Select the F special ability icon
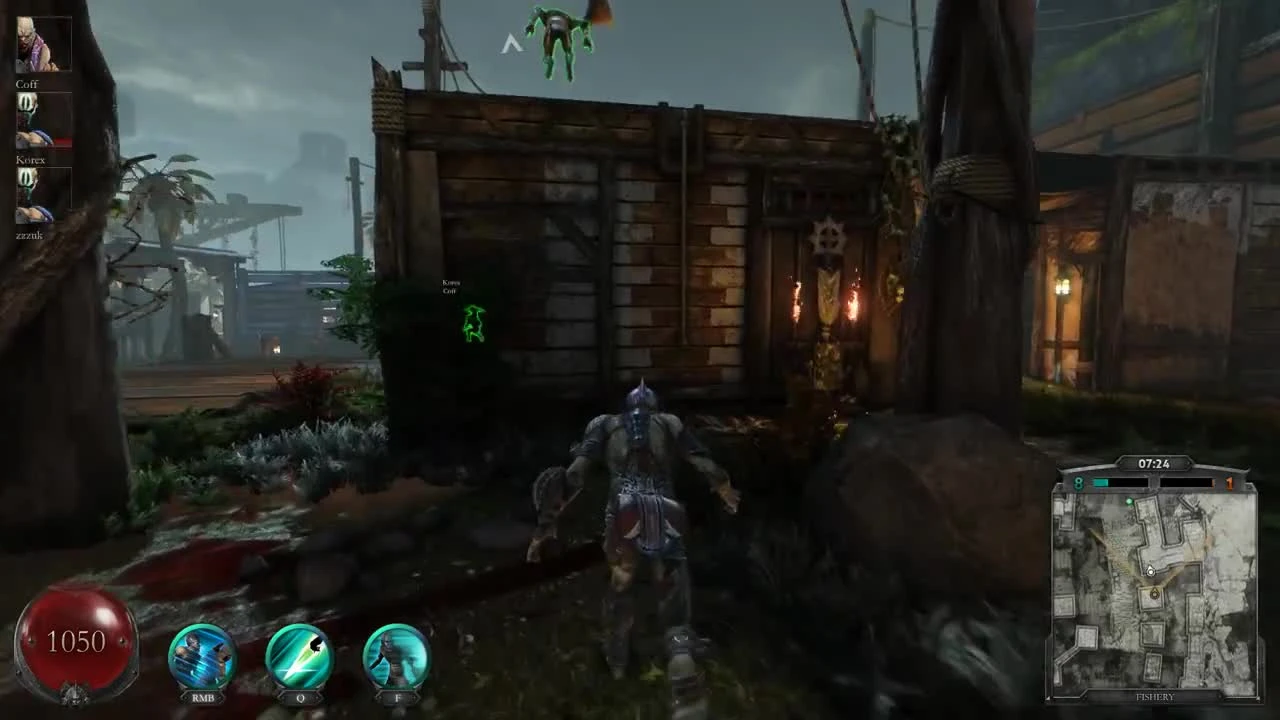This screenshot has height=720, width=1280. [x=397, y=655]
